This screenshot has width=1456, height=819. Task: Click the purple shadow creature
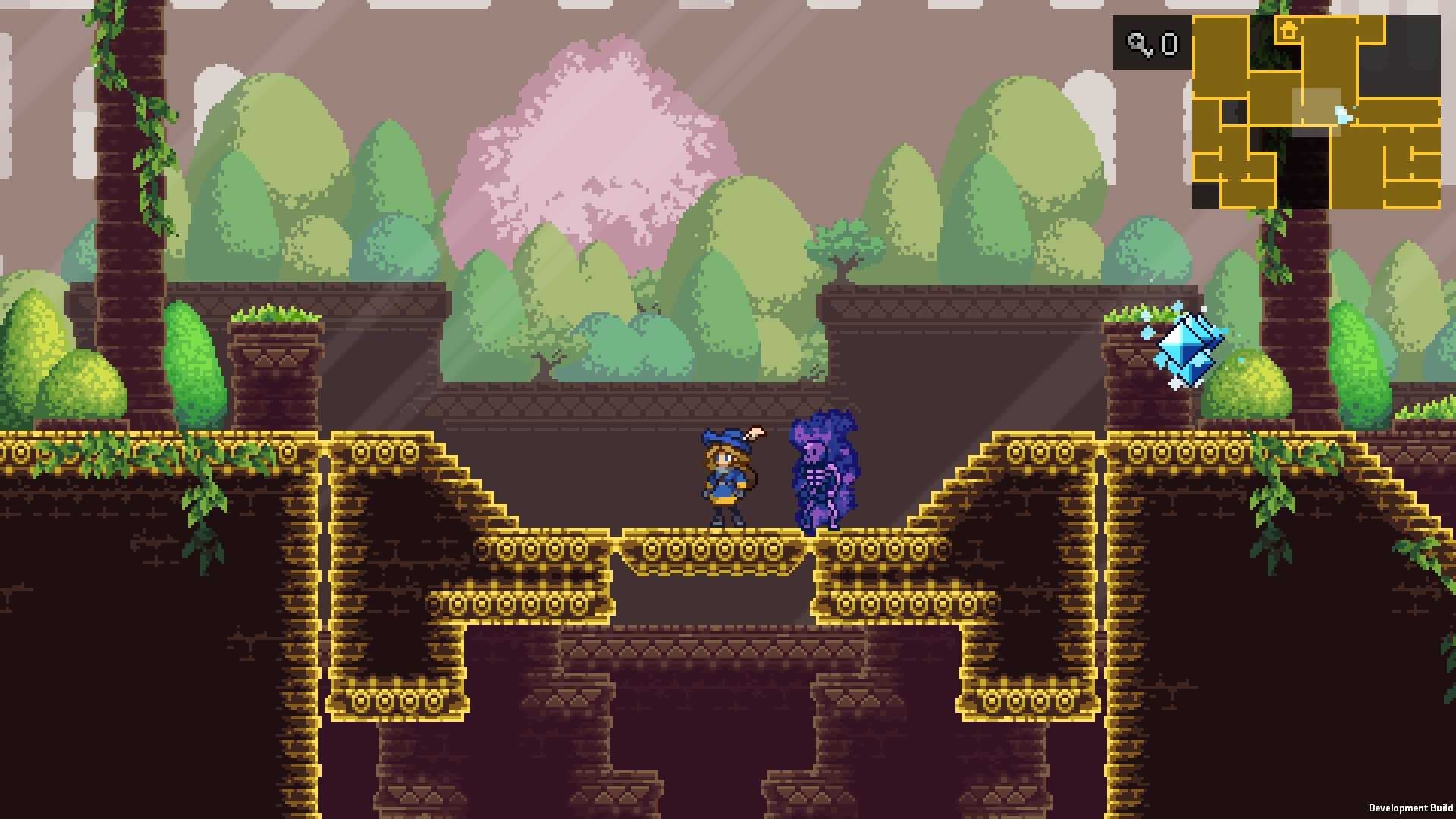[823, 470]
